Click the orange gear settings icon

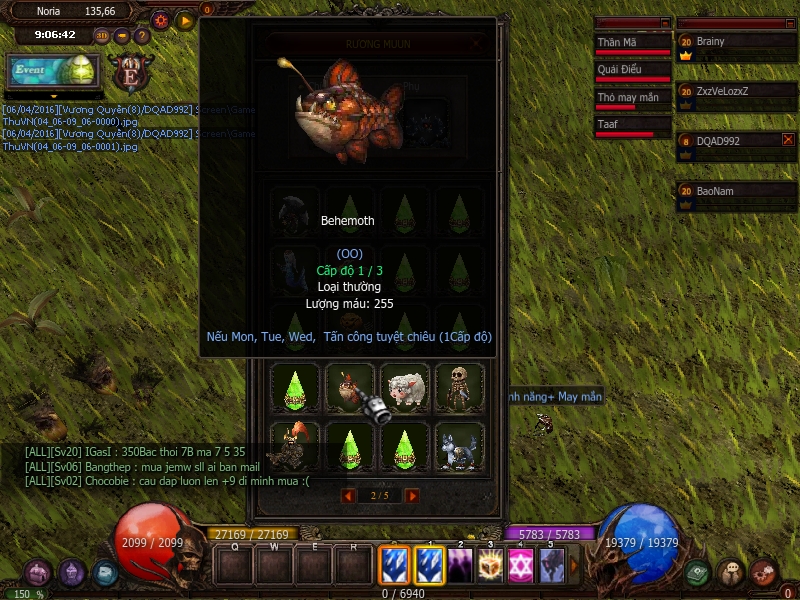(160, 20)
